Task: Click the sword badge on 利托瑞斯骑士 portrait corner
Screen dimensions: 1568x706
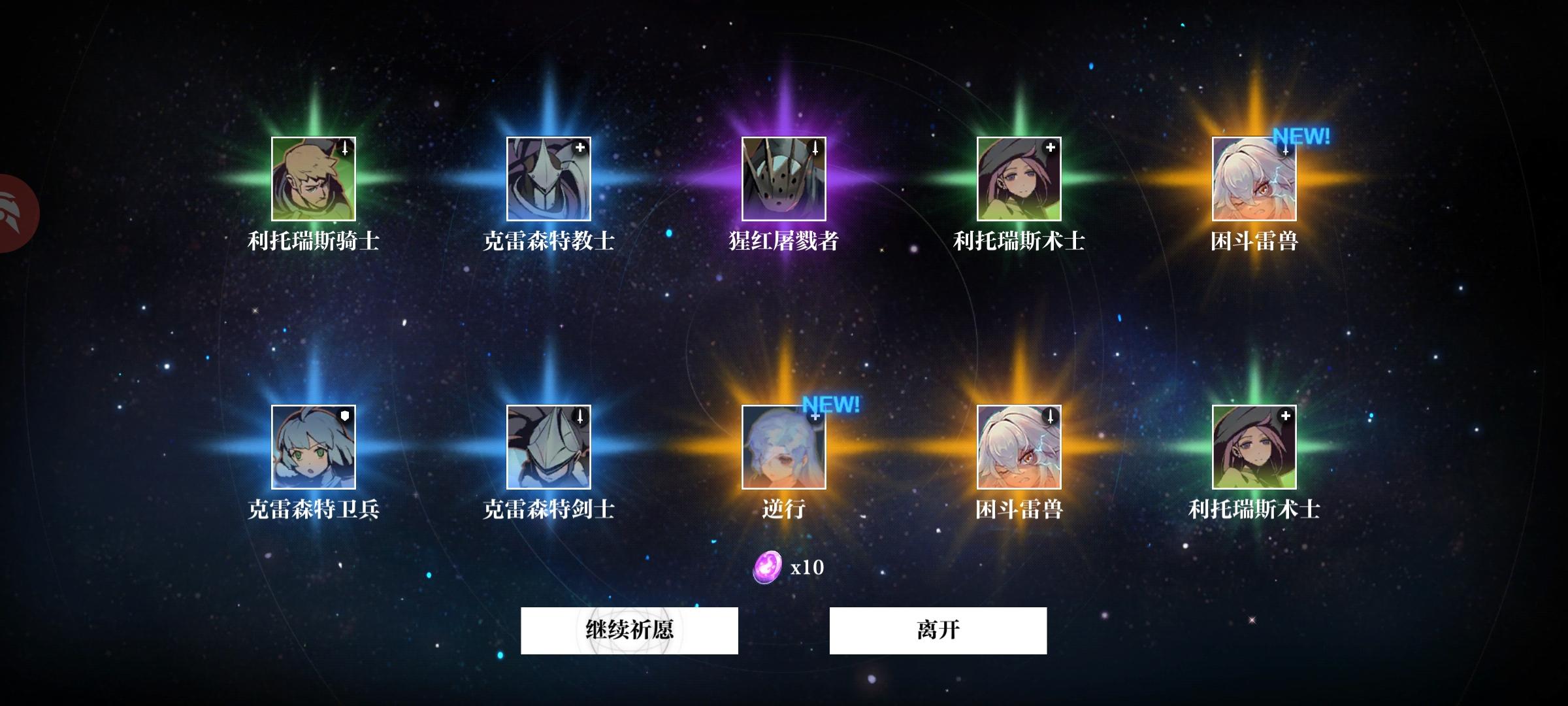Action: click(x=344, y=148)
